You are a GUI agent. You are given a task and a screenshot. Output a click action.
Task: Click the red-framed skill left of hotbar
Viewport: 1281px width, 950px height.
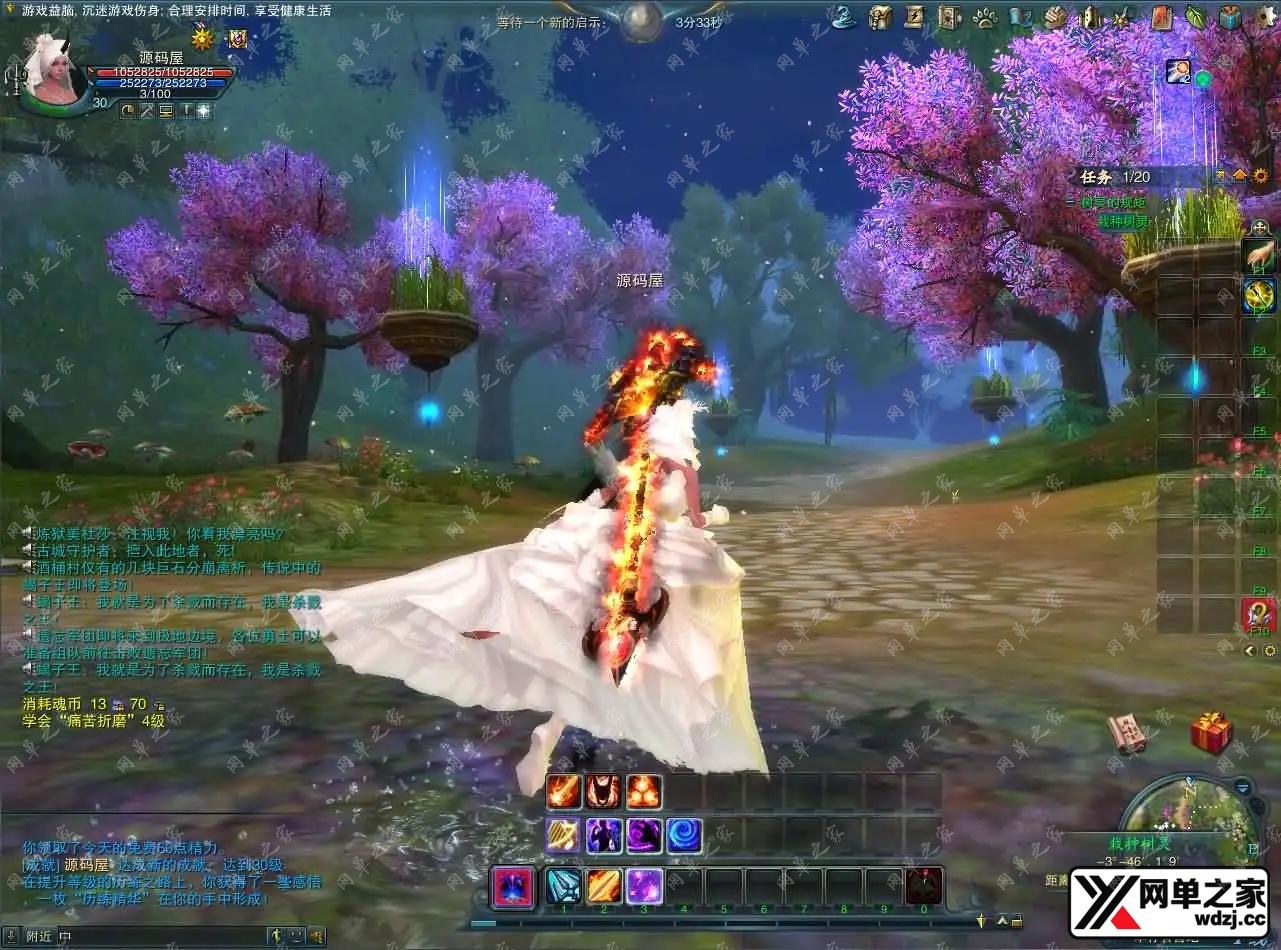tap(513, 887)
